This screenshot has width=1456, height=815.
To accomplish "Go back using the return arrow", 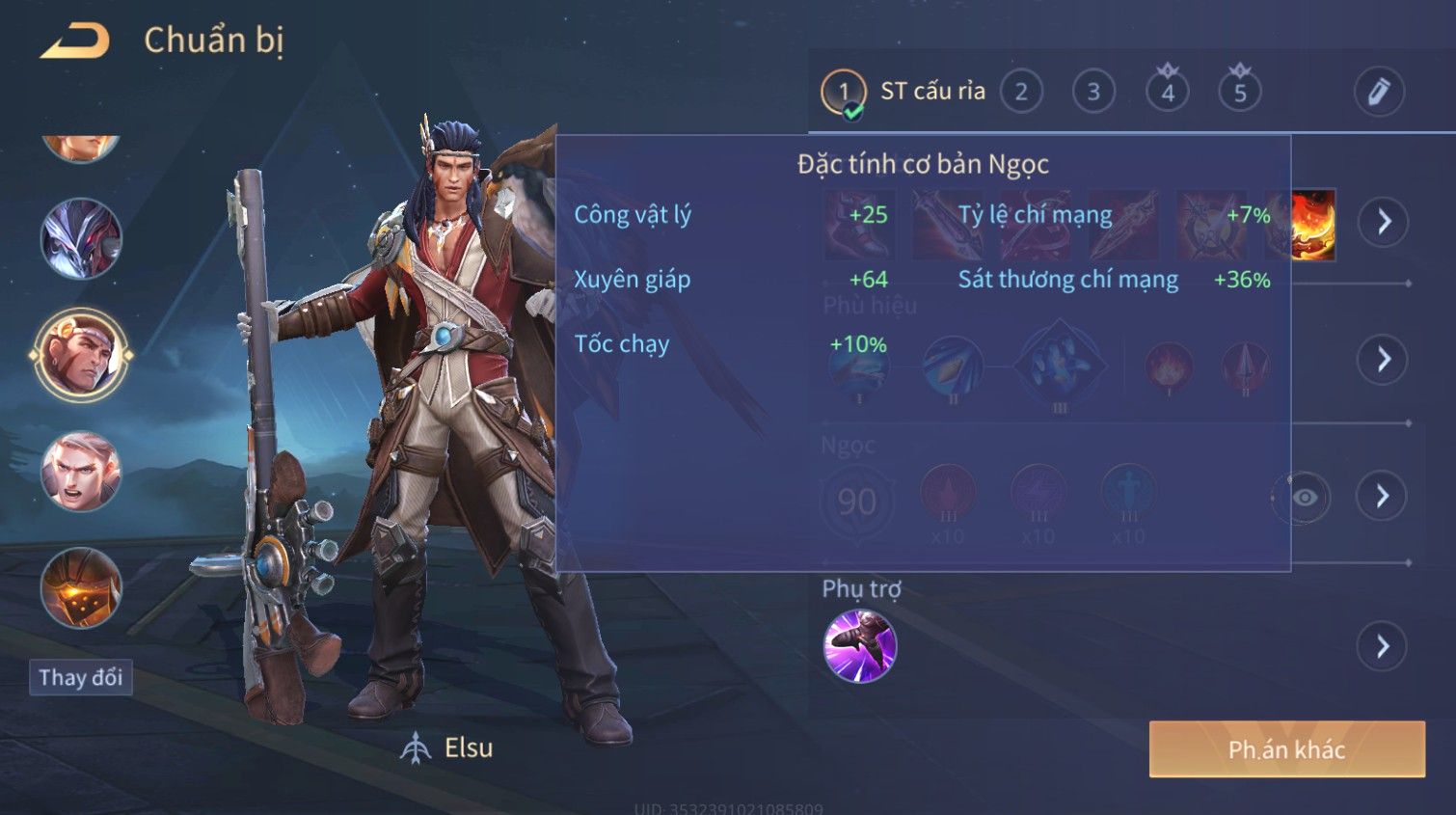I will 74,41.
